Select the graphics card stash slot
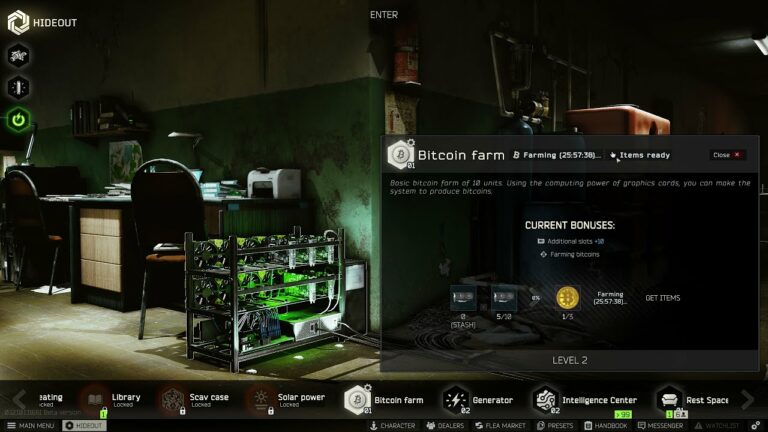This screenshot has height=432, width=768. [463, 298]
